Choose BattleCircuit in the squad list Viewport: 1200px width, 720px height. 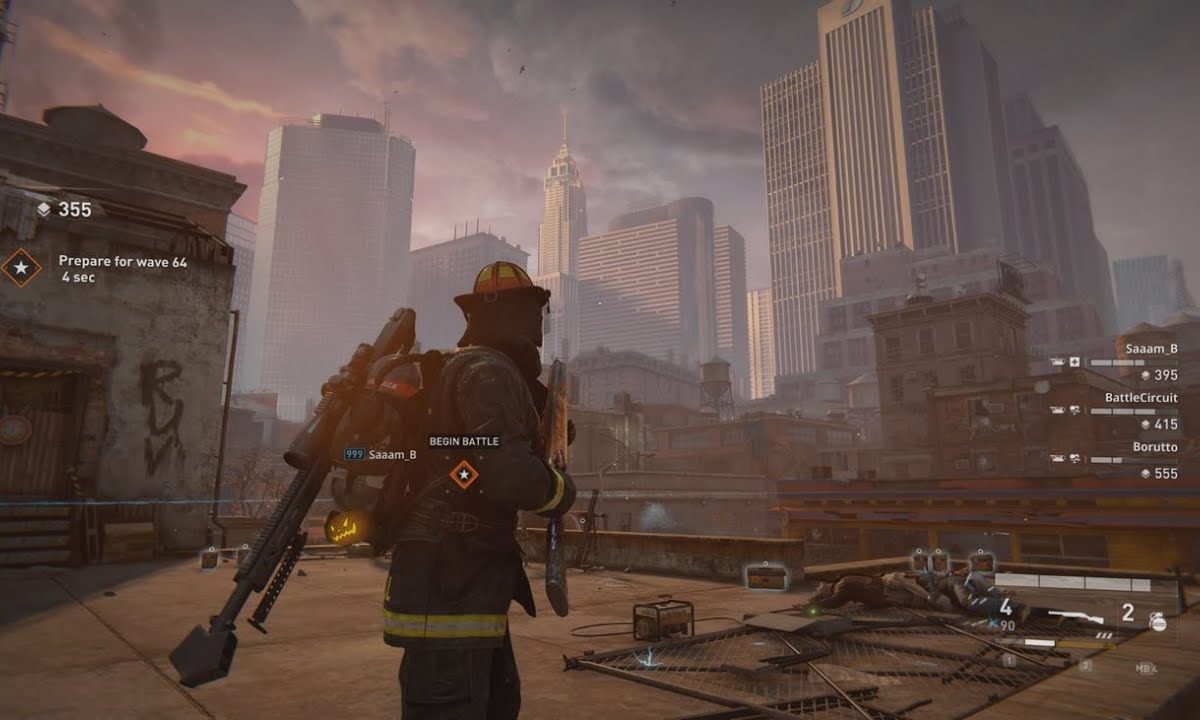coord(1141,397)
